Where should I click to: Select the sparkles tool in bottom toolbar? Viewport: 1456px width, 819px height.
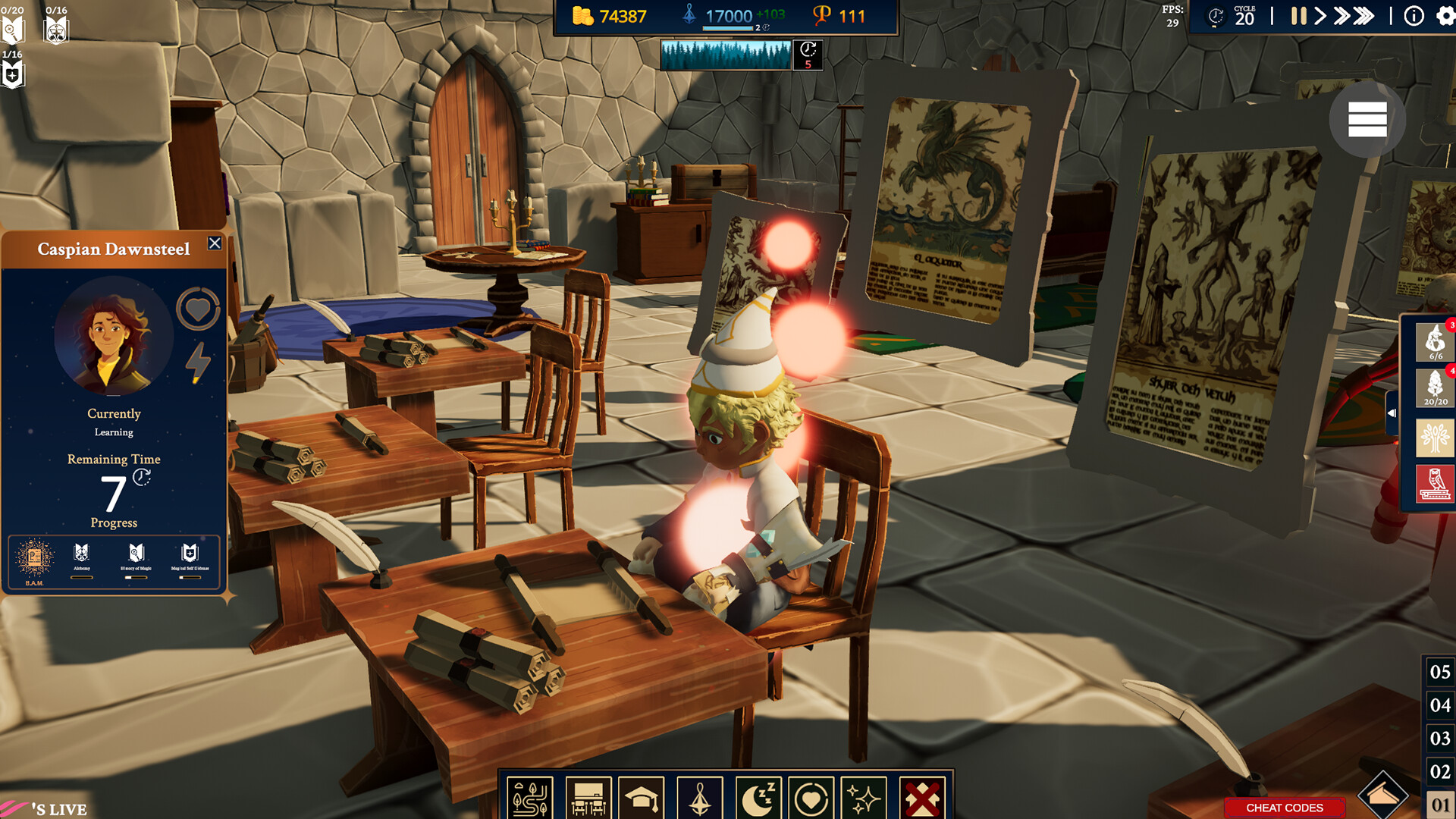click(864, 797)
